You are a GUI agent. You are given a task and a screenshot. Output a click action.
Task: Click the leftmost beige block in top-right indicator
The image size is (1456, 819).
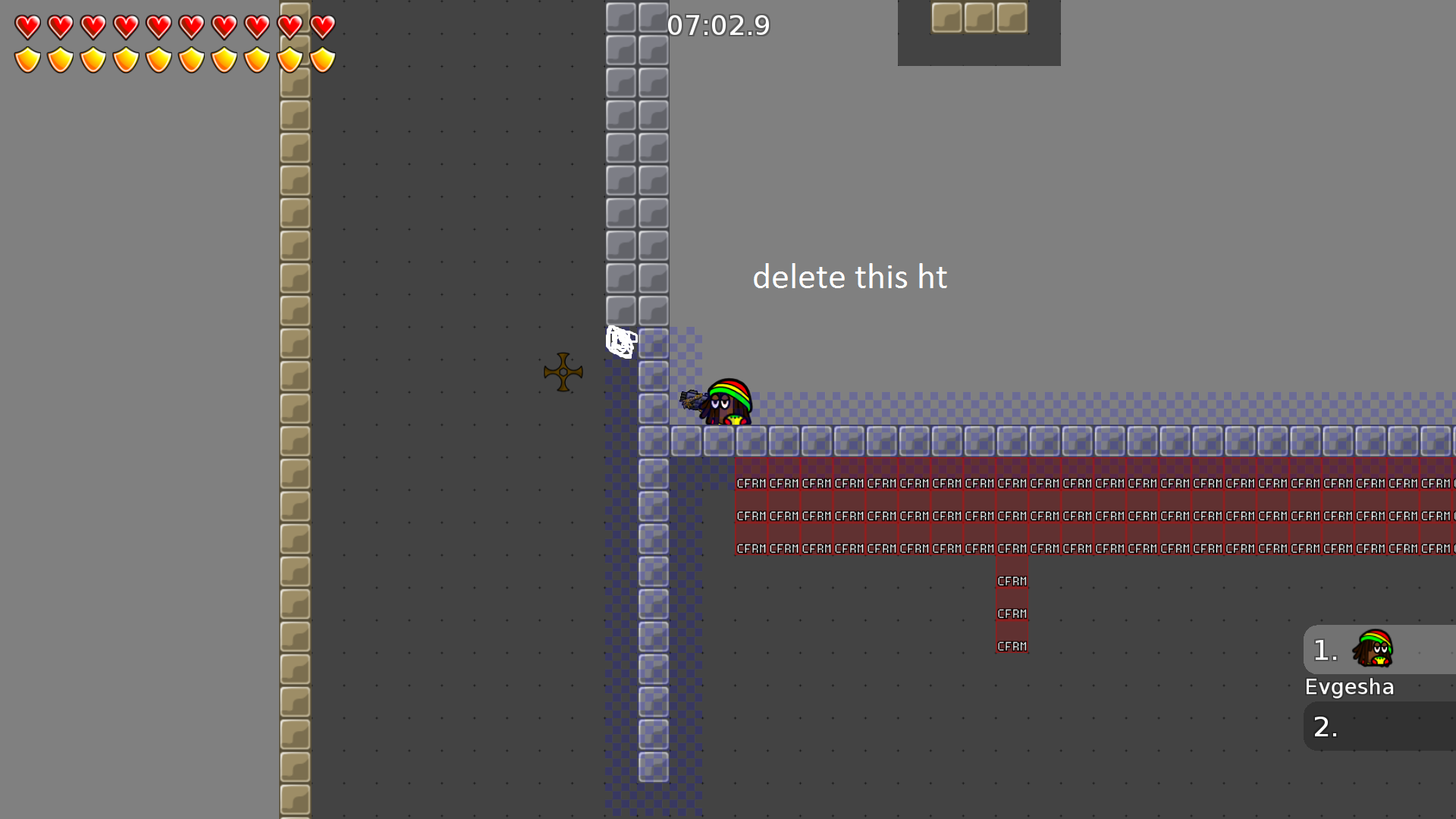click(x=946, y=17)
